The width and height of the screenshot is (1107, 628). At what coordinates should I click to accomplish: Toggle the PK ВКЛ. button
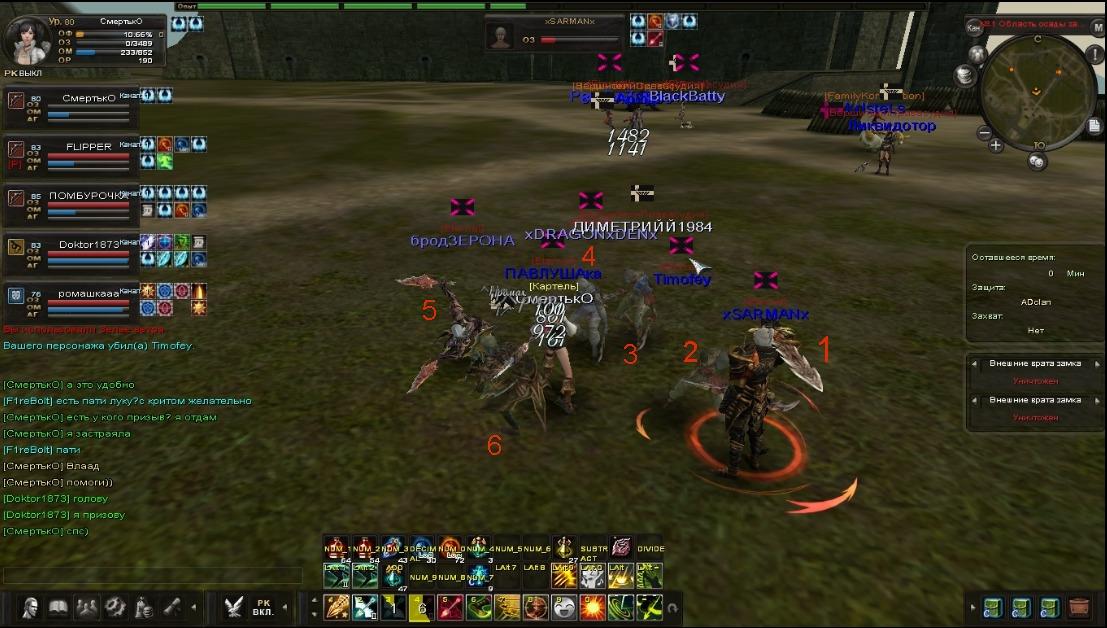[x=264, y=607]
